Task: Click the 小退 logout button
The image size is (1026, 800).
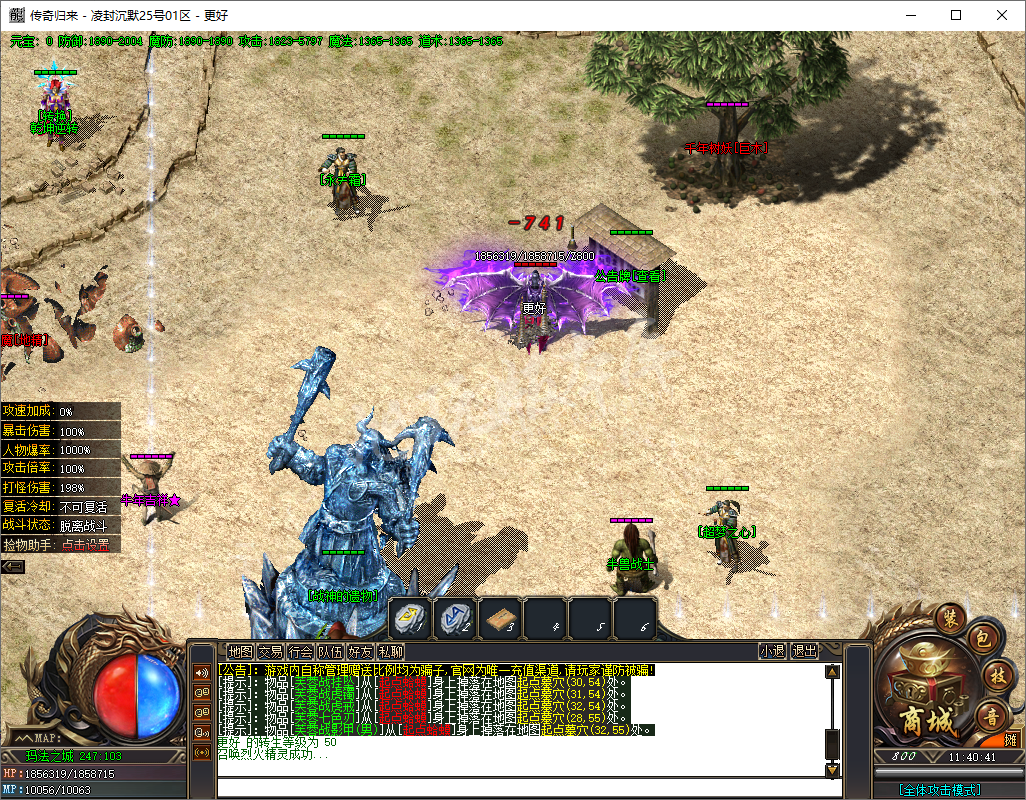Action: [772, 651]
